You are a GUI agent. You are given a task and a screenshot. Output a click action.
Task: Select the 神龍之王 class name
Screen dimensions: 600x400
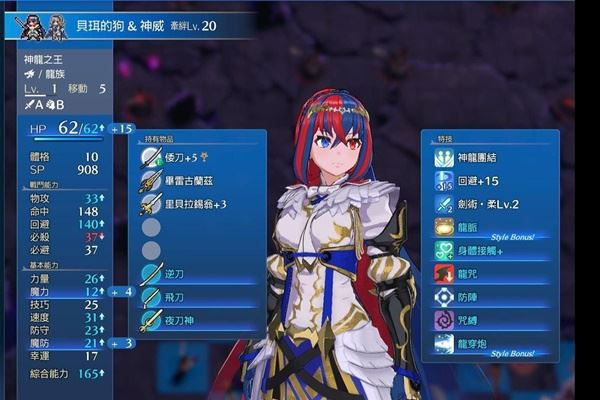46,59
